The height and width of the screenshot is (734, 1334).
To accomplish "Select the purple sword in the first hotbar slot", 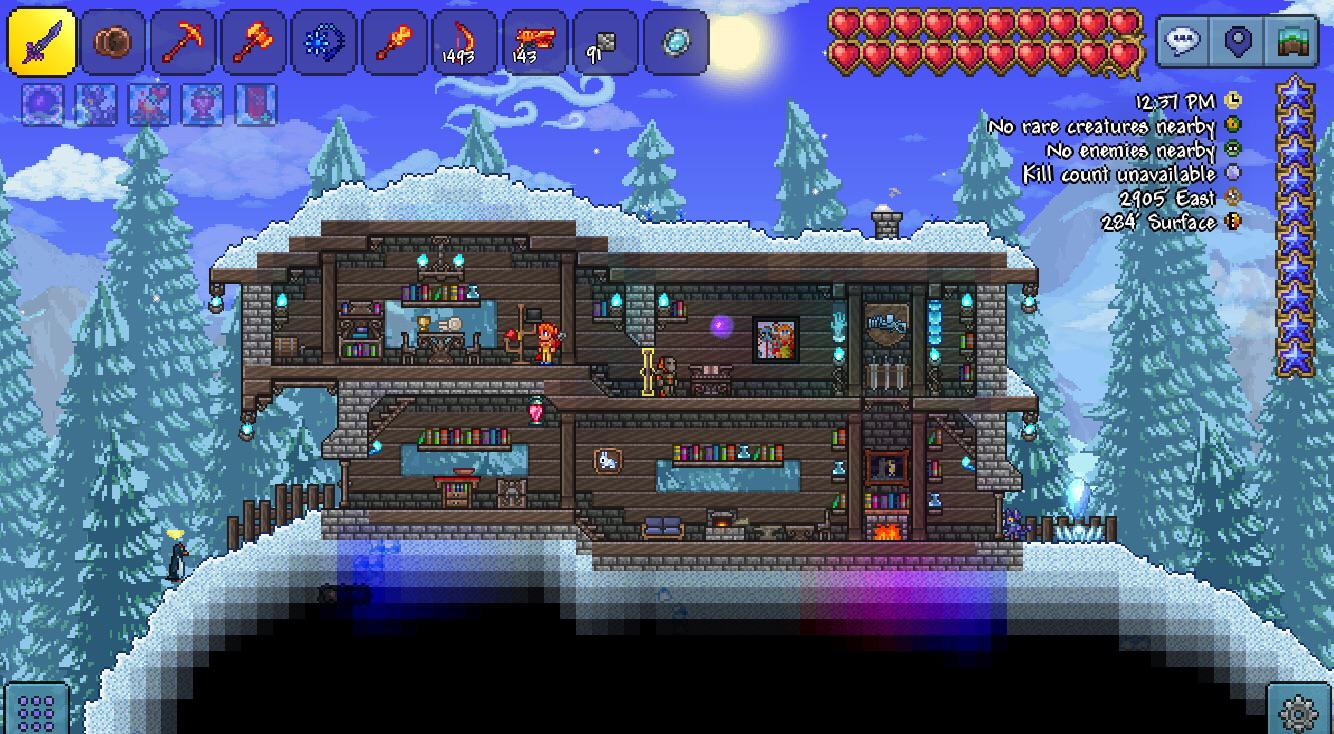I will 42,42.
